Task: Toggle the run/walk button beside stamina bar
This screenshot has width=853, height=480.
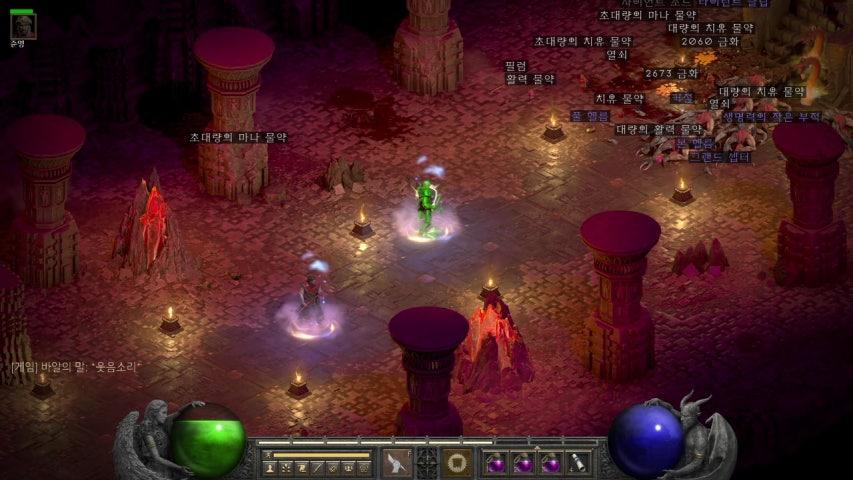Action: (x=268, y=455)
